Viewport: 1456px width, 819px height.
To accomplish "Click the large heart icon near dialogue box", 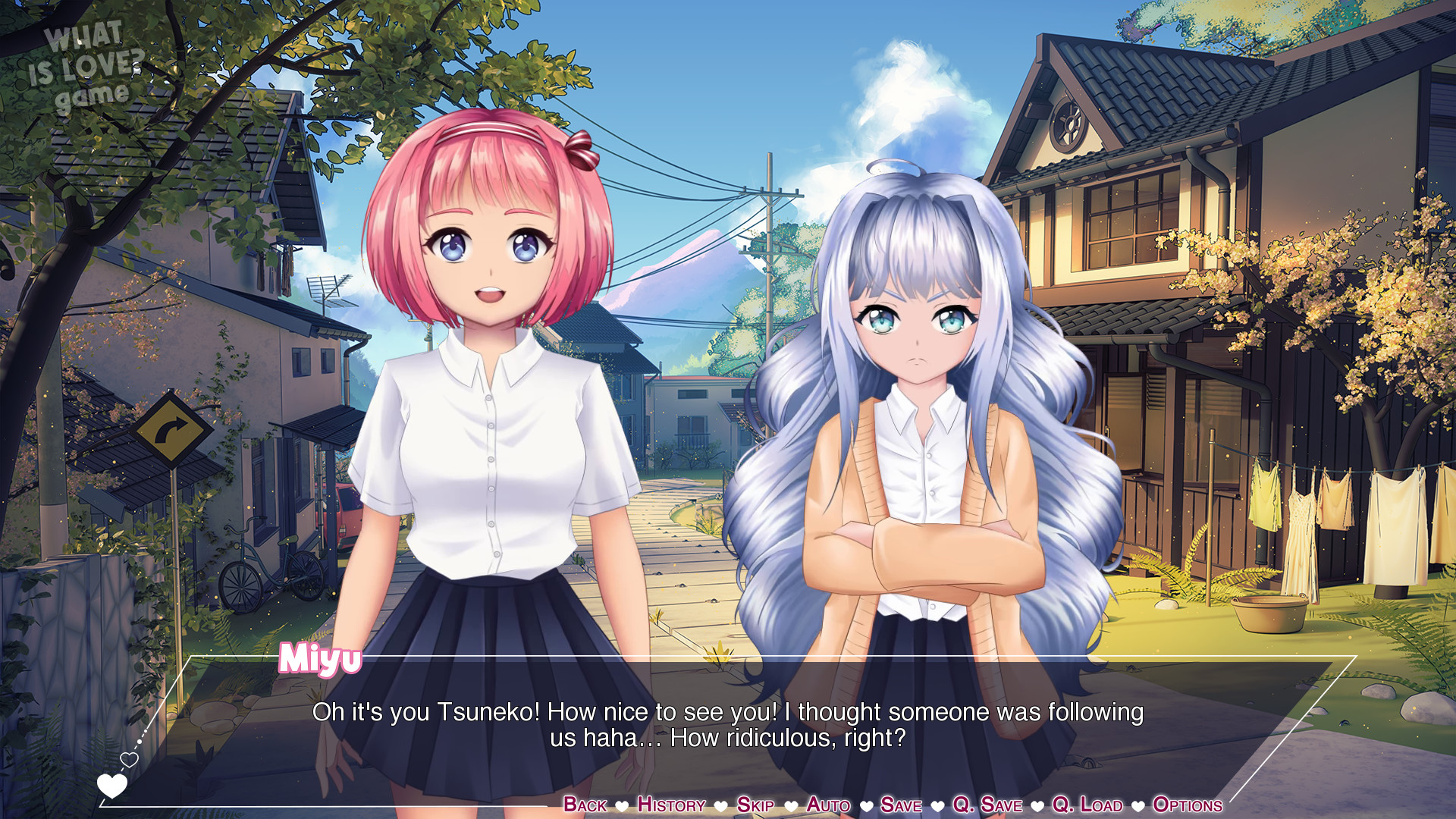I will coord(111,786).
